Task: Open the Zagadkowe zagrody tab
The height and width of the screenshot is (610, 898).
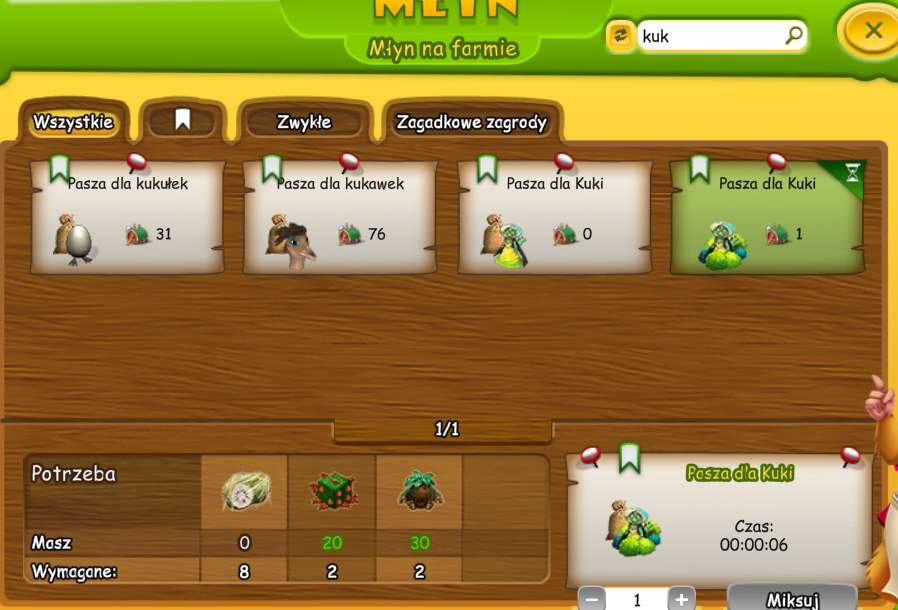Action: [x=472, y=123]
